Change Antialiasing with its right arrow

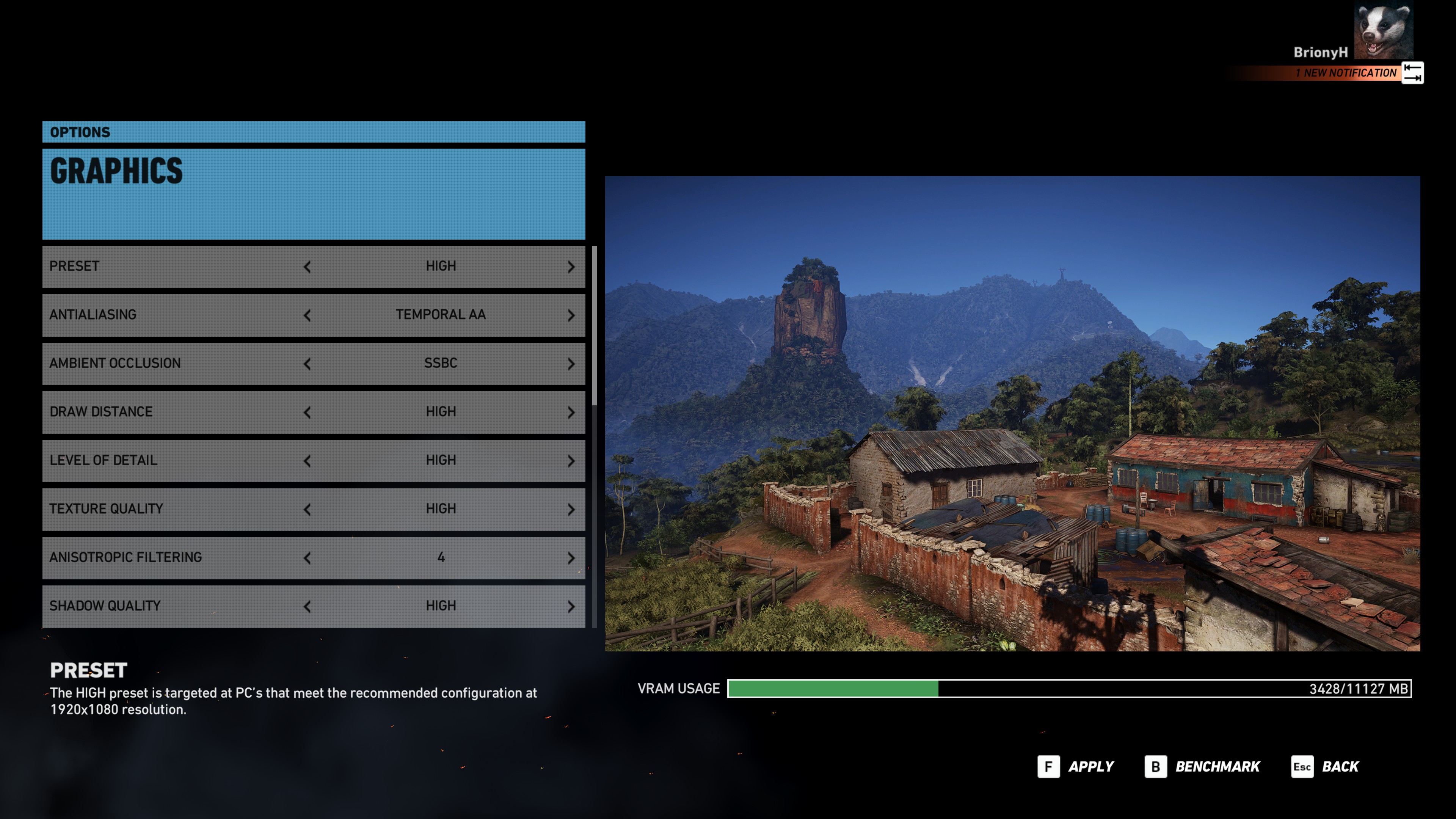(571, 315)
